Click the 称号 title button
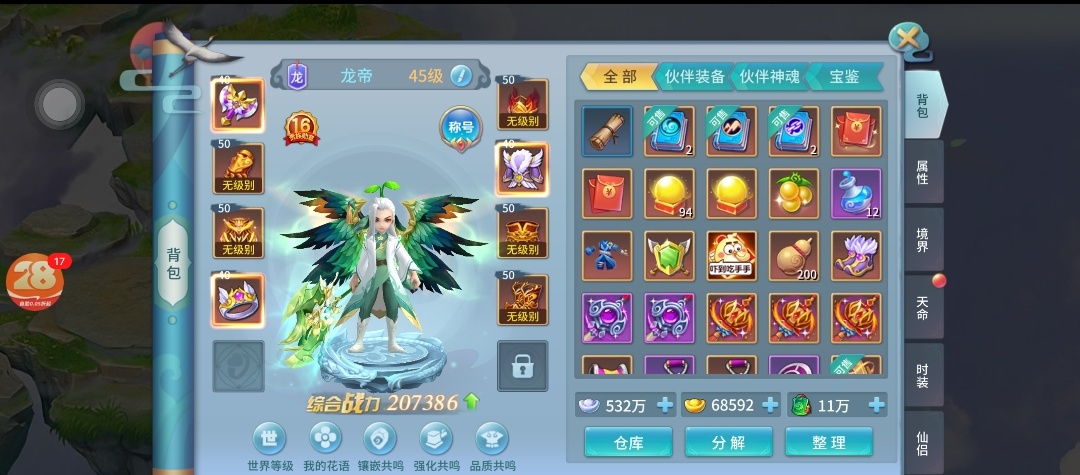The width and height of the screenshot is (1080, 475). tap(460, 127)
